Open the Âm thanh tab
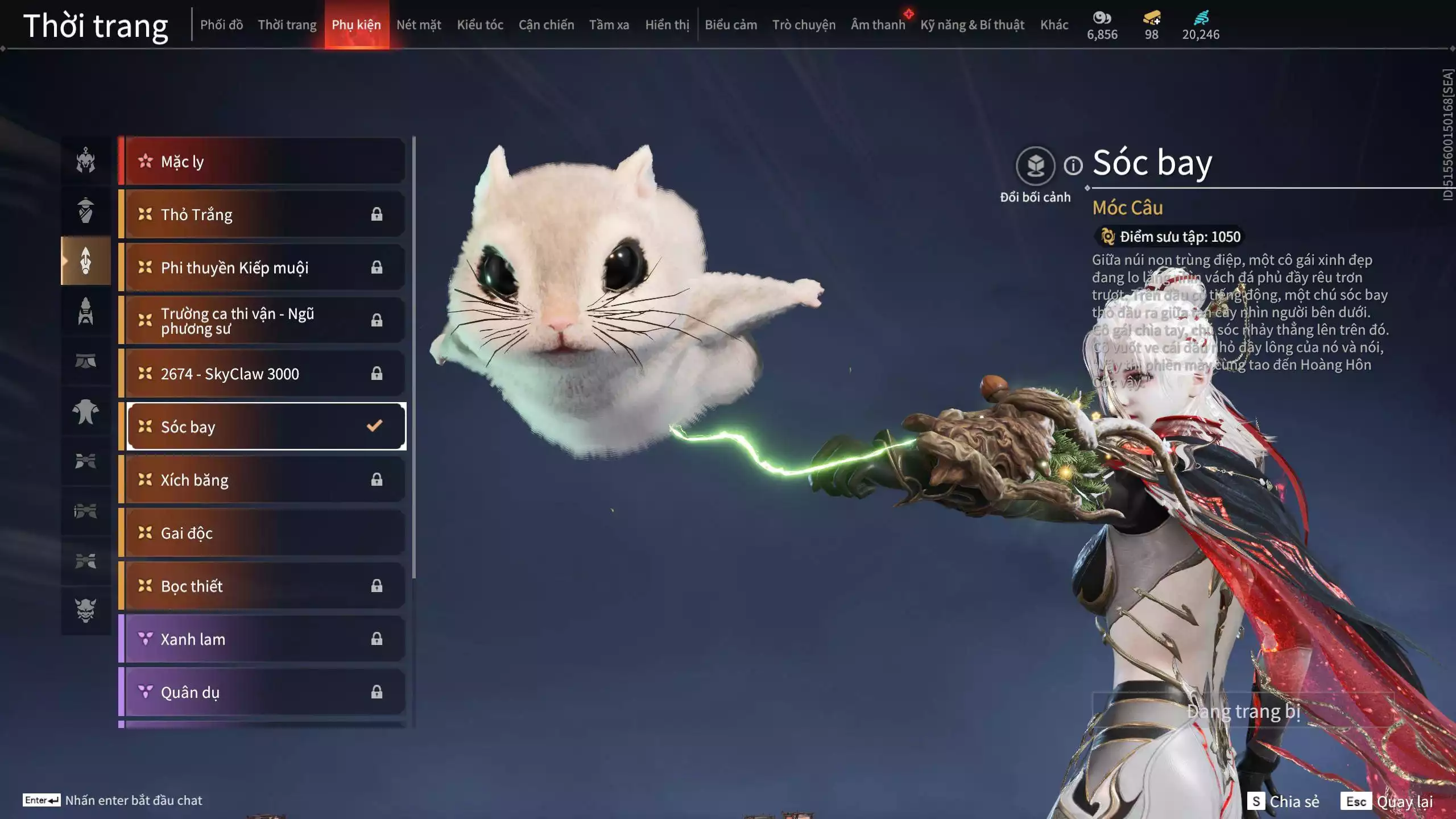The image size is (1456, 819). [878, 25]
